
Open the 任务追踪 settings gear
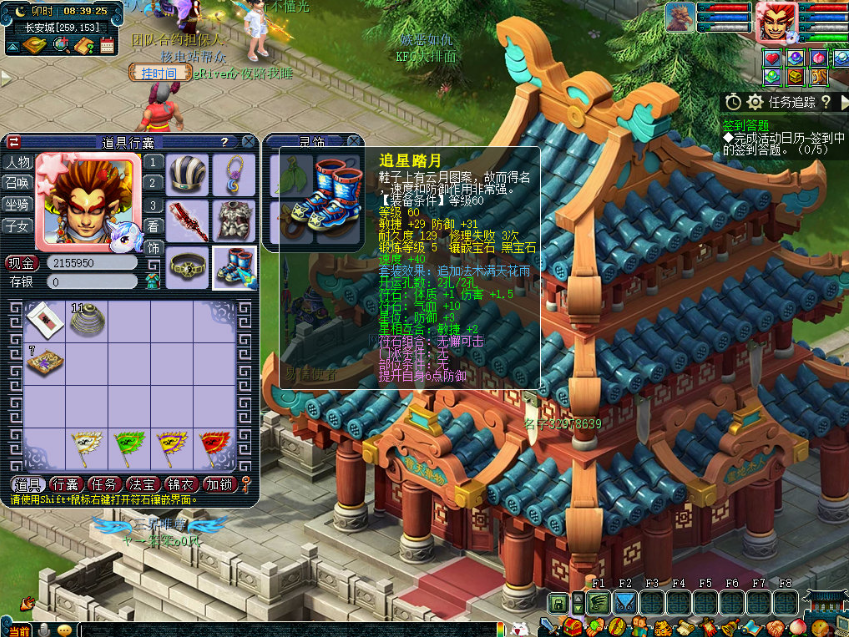(755, 101)
